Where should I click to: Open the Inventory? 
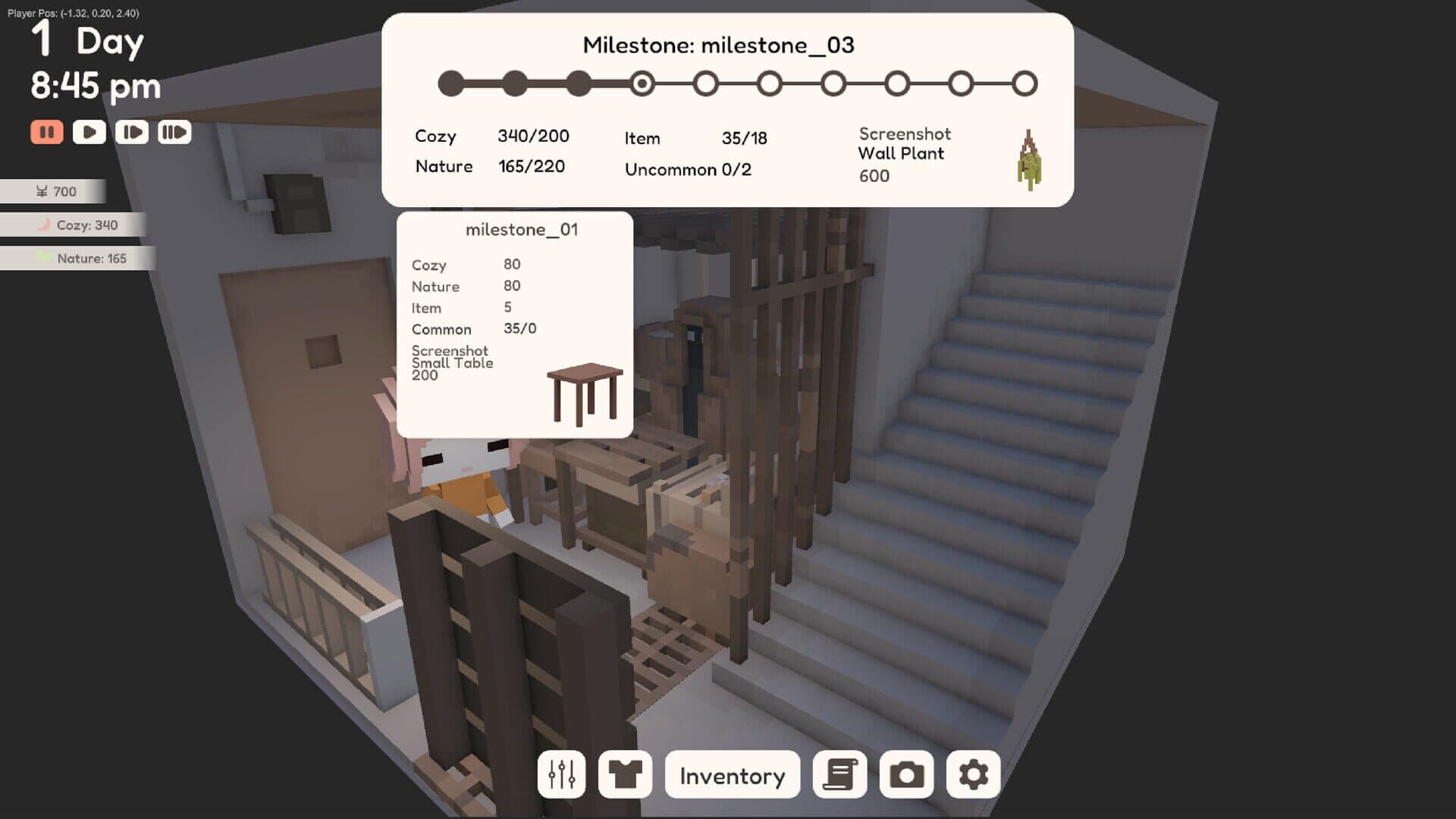point(732,775)
